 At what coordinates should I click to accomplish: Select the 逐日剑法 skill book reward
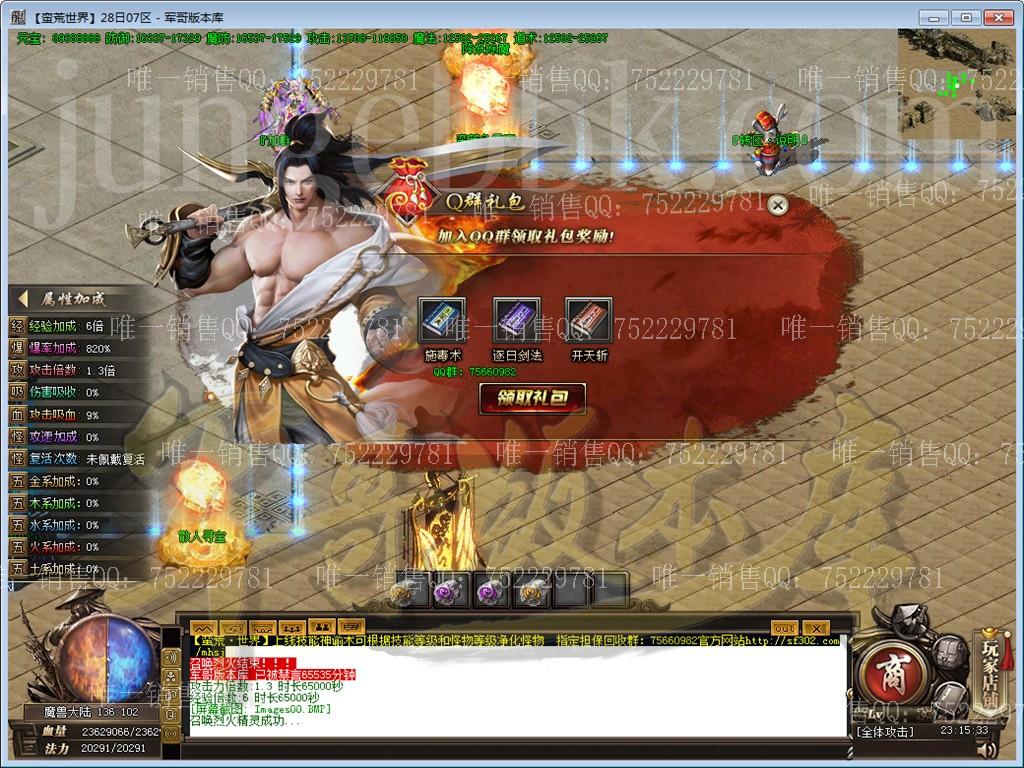[516, 321]
